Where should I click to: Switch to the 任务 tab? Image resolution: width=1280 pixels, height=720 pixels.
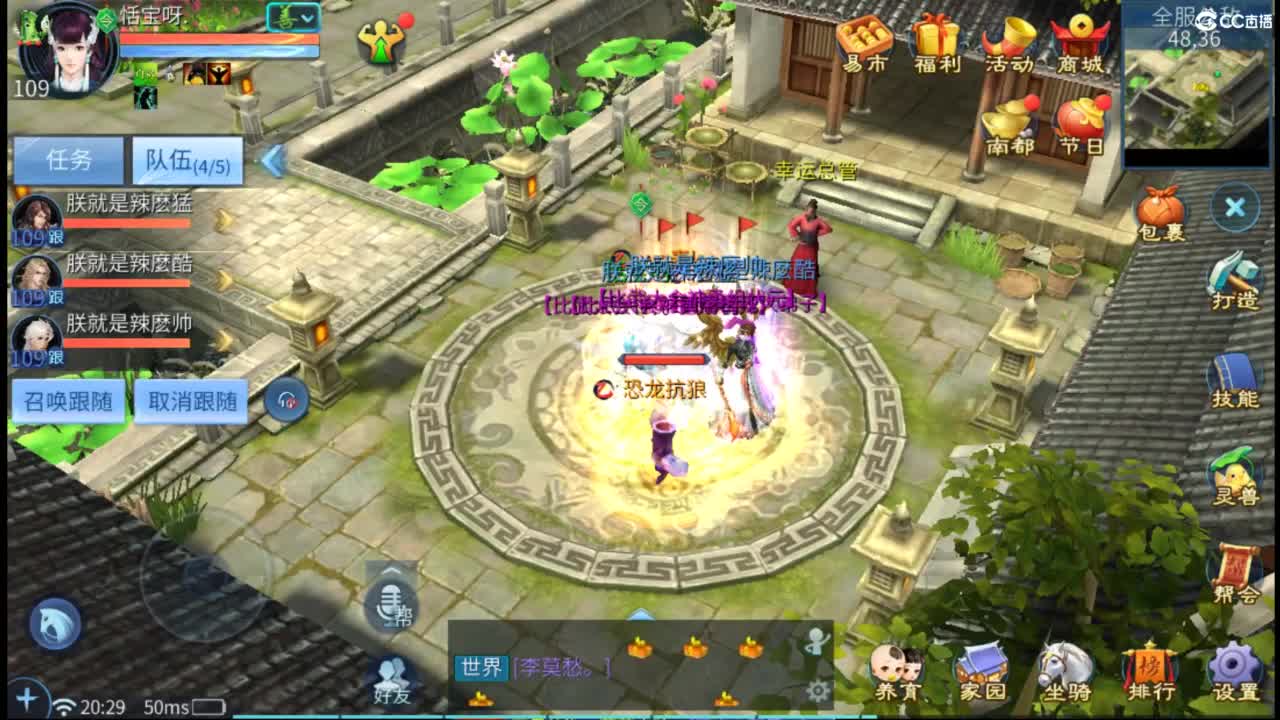click(68, 160)
